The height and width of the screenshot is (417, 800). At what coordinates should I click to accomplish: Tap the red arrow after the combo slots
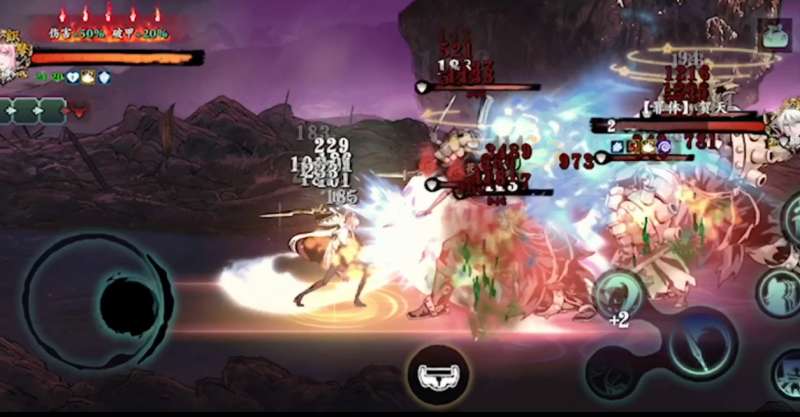(x=80, y=112)
